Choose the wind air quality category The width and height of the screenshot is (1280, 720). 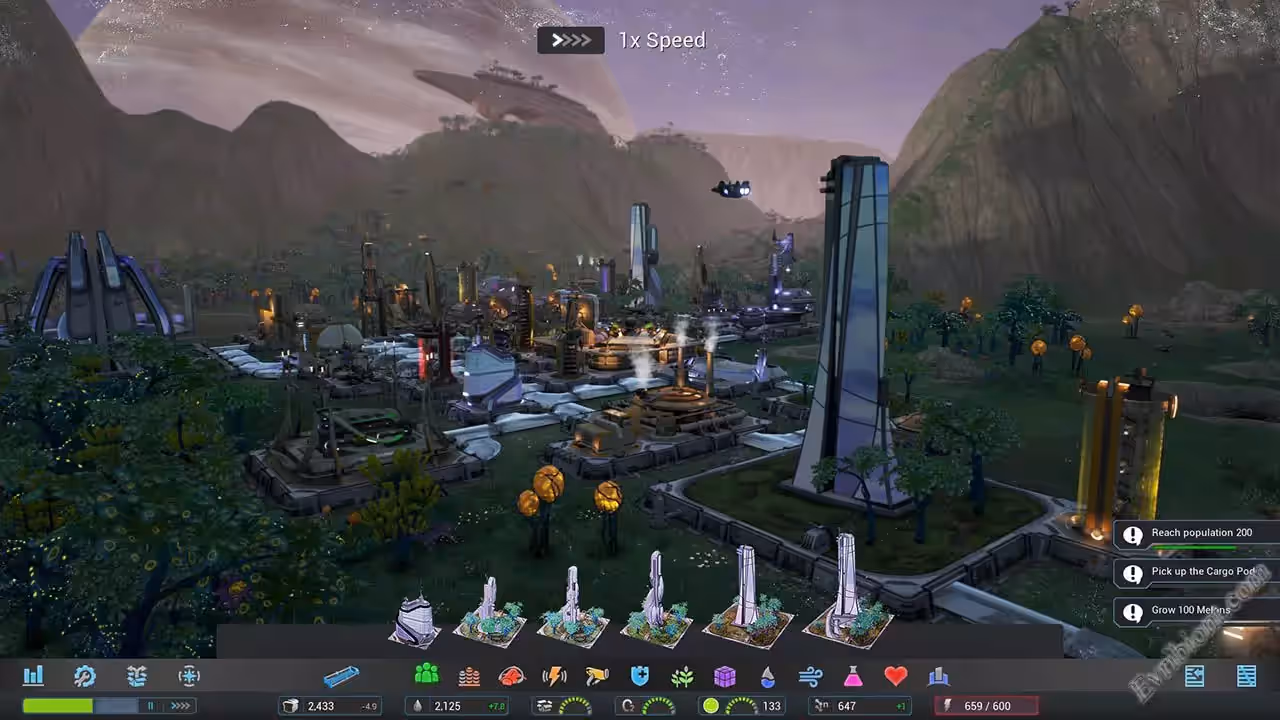(810, 676)
